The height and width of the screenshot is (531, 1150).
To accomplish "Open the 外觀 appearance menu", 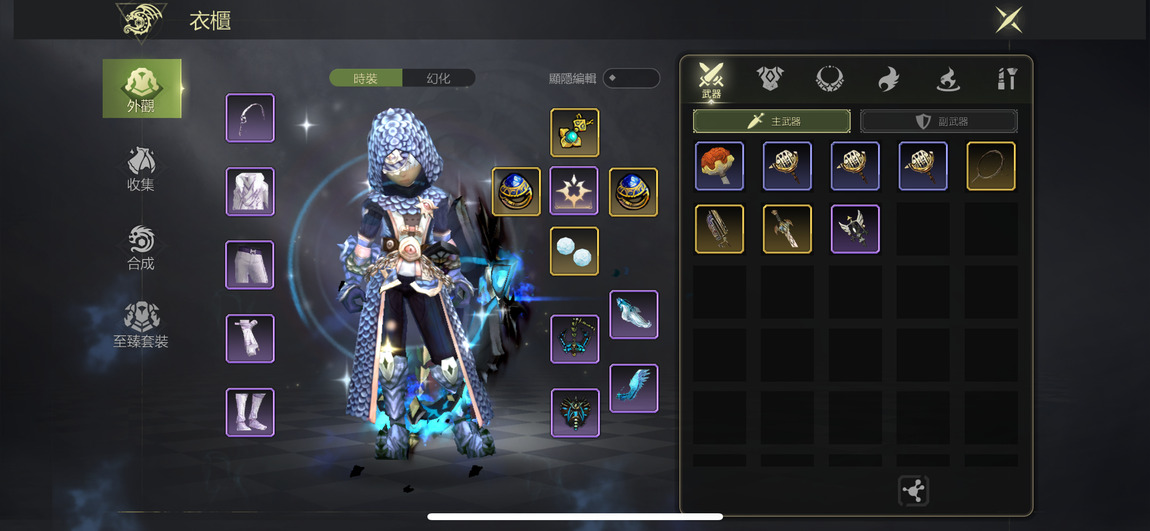I will pos(142,88).
